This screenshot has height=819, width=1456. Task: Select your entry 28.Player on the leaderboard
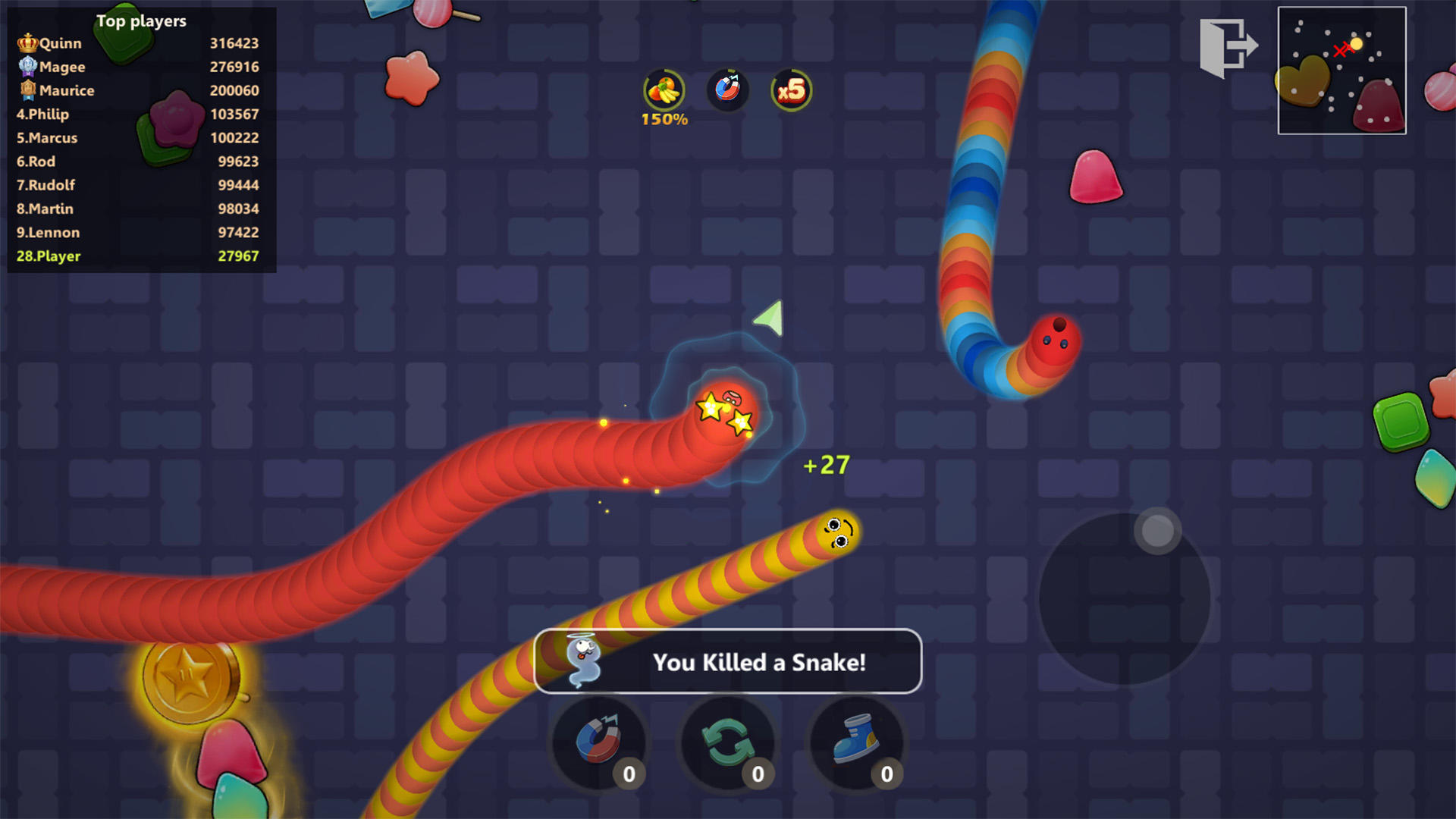pos(49,256)
